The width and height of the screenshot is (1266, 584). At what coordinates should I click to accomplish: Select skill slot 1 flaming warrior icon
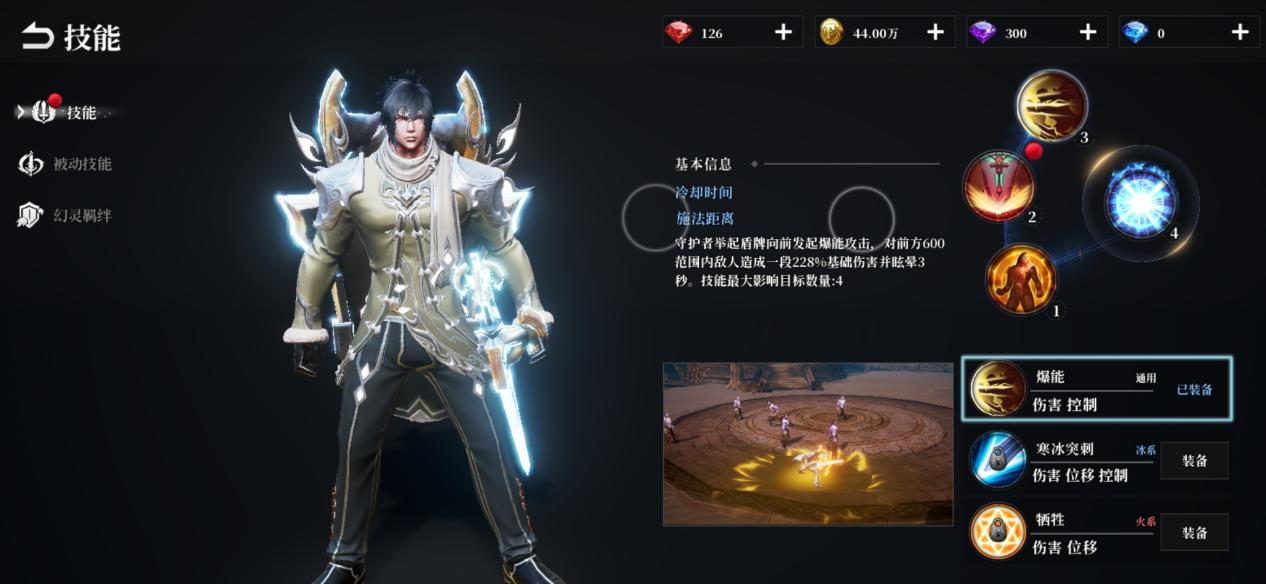pyautogui.click(x=1021, y=277)
